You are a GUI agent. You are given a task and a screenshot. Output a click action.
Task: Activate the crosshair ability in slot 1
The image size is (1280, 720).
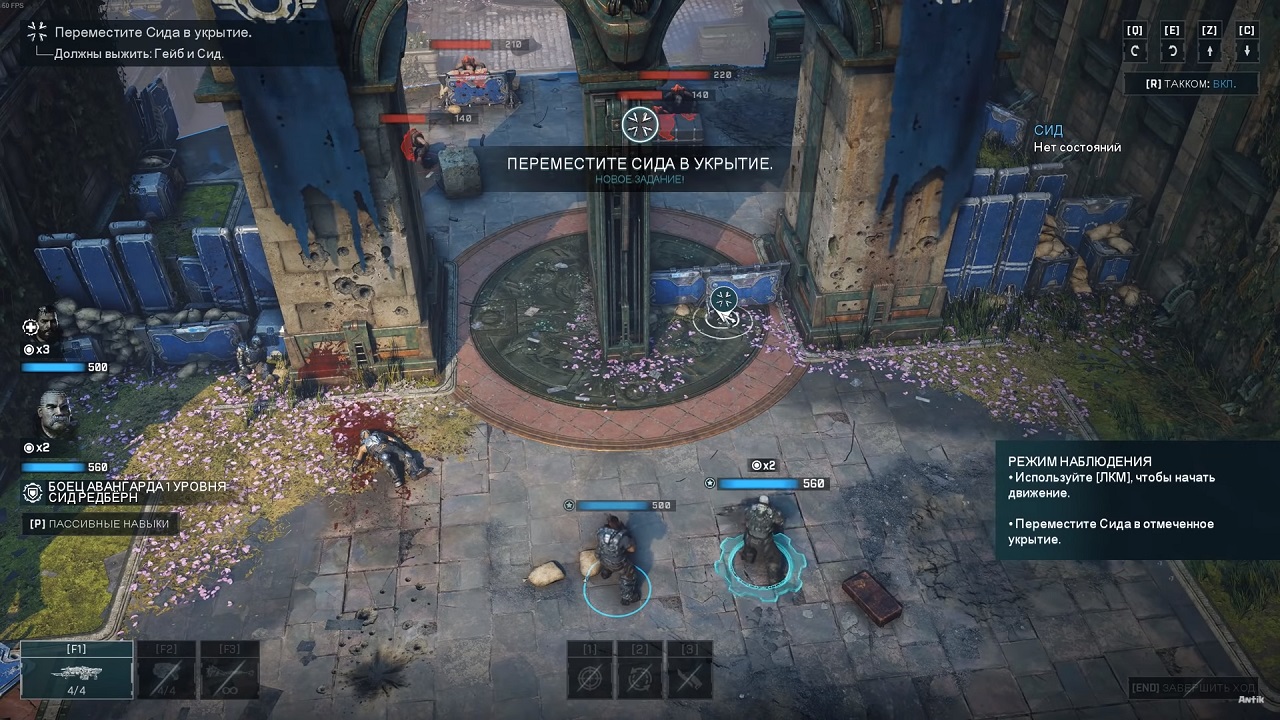pyautogui.click(x=590, y=674)
